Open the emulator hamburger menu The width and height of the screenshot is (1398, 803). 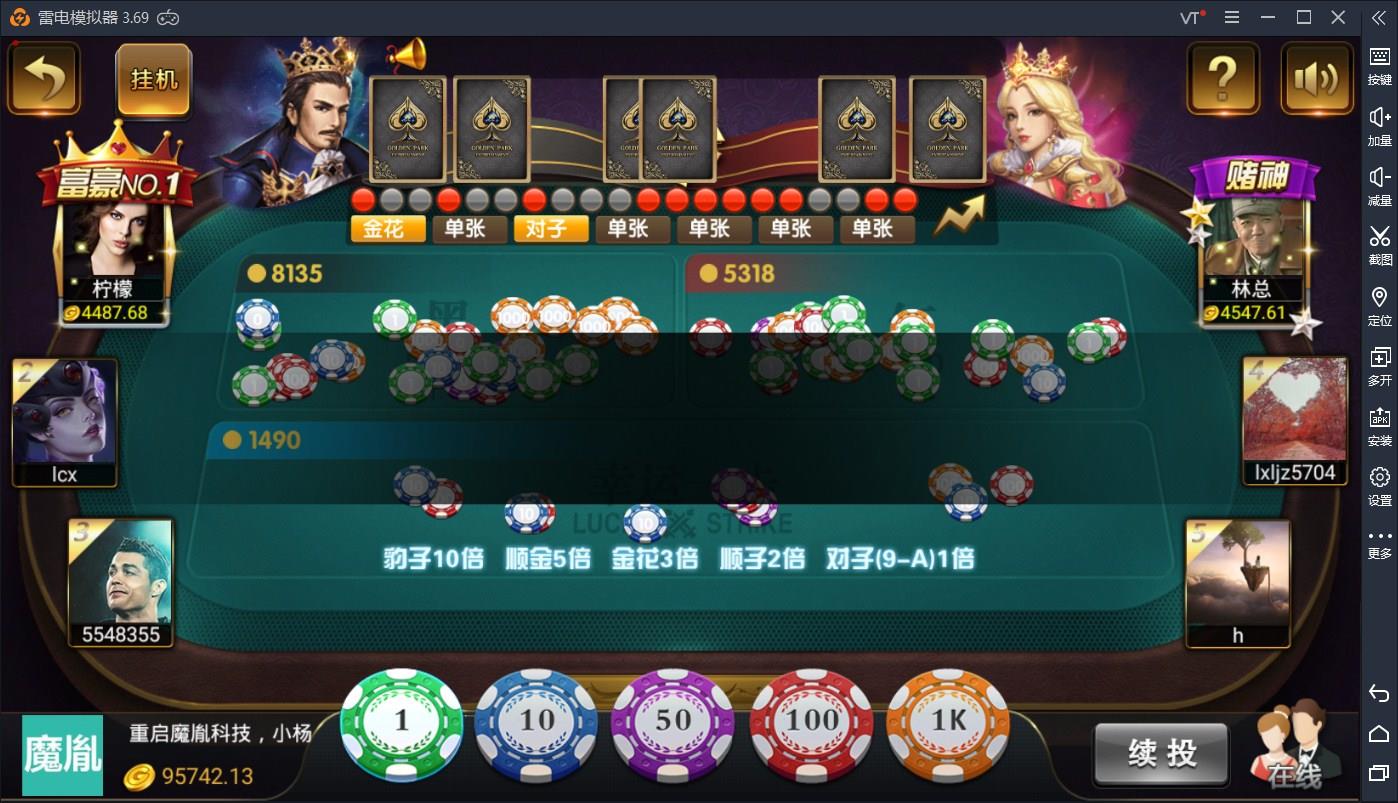[x=1233, y=17]
